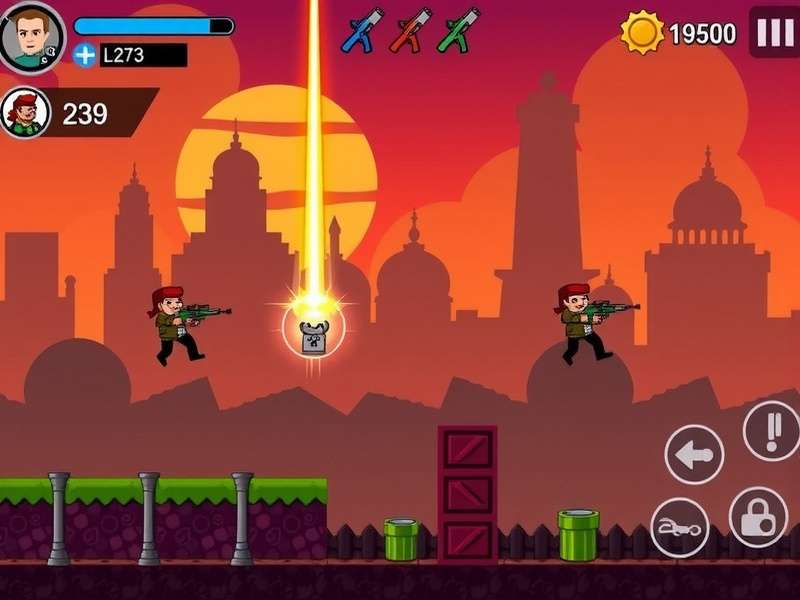Select the blue gun weapon icon
This screenshot has width=800, height=600.
(x=361, y=30)
